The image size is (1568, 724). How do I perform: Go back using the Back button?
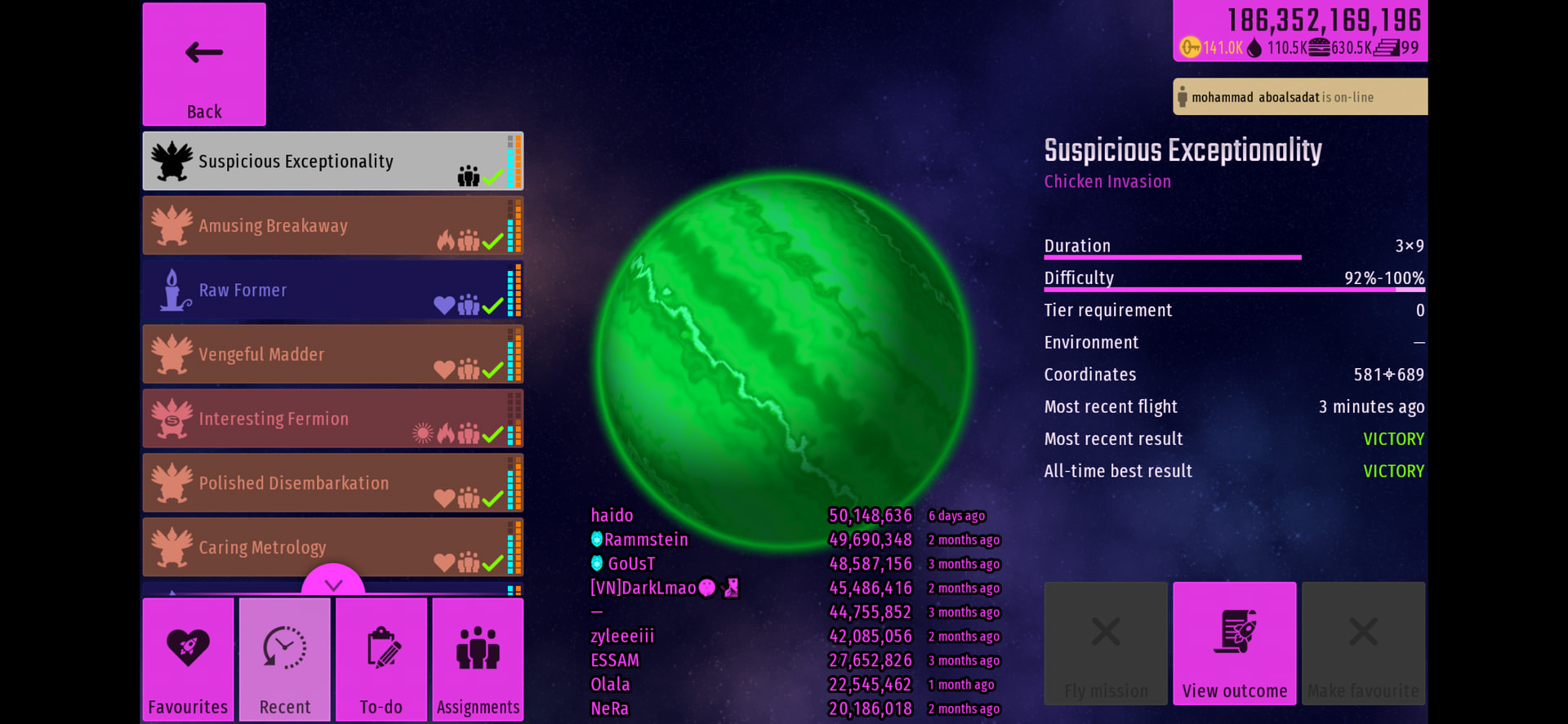[x=204, y=64]
